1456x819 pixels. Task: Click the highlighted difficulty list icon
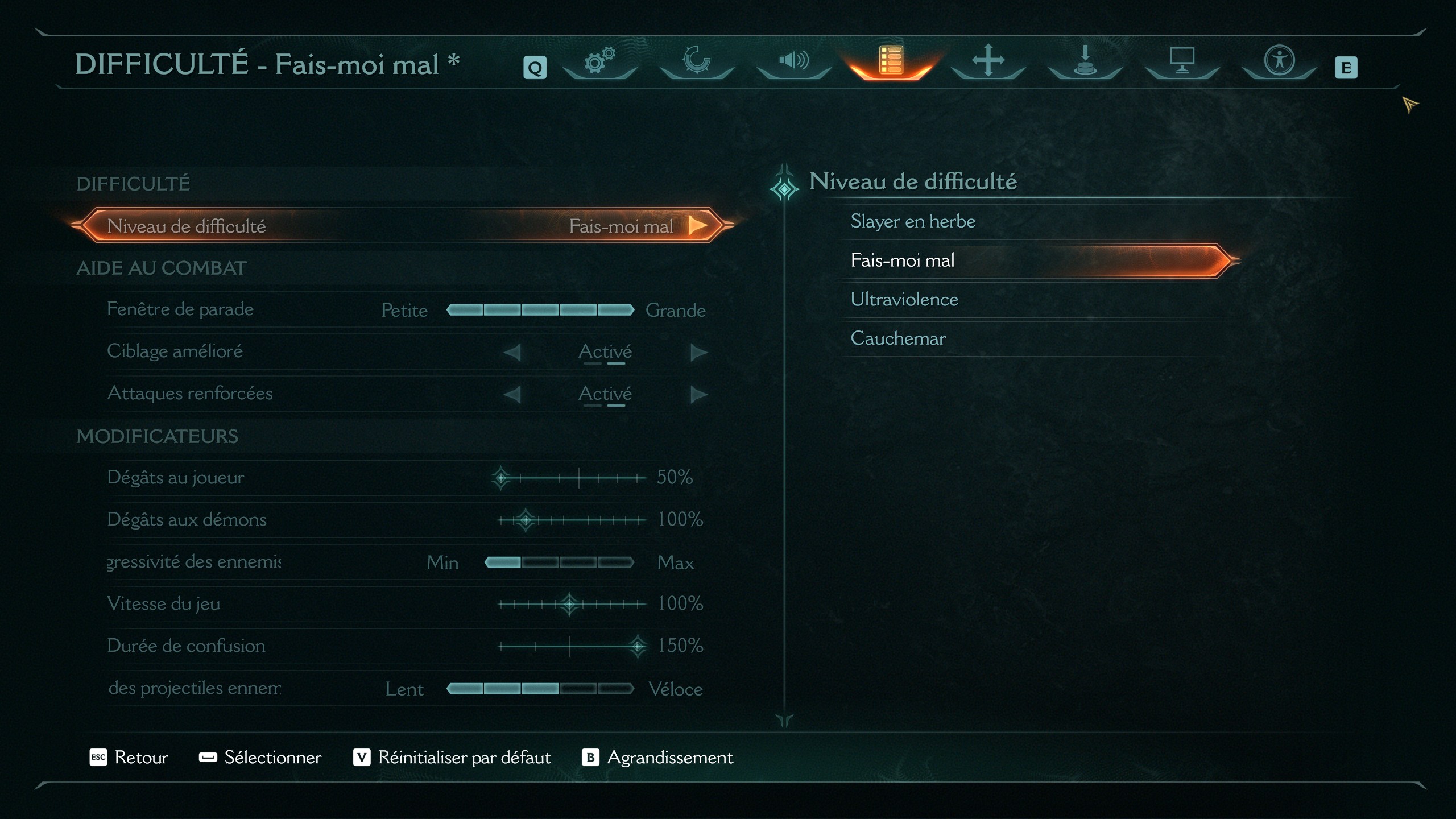tap(891, 60)
